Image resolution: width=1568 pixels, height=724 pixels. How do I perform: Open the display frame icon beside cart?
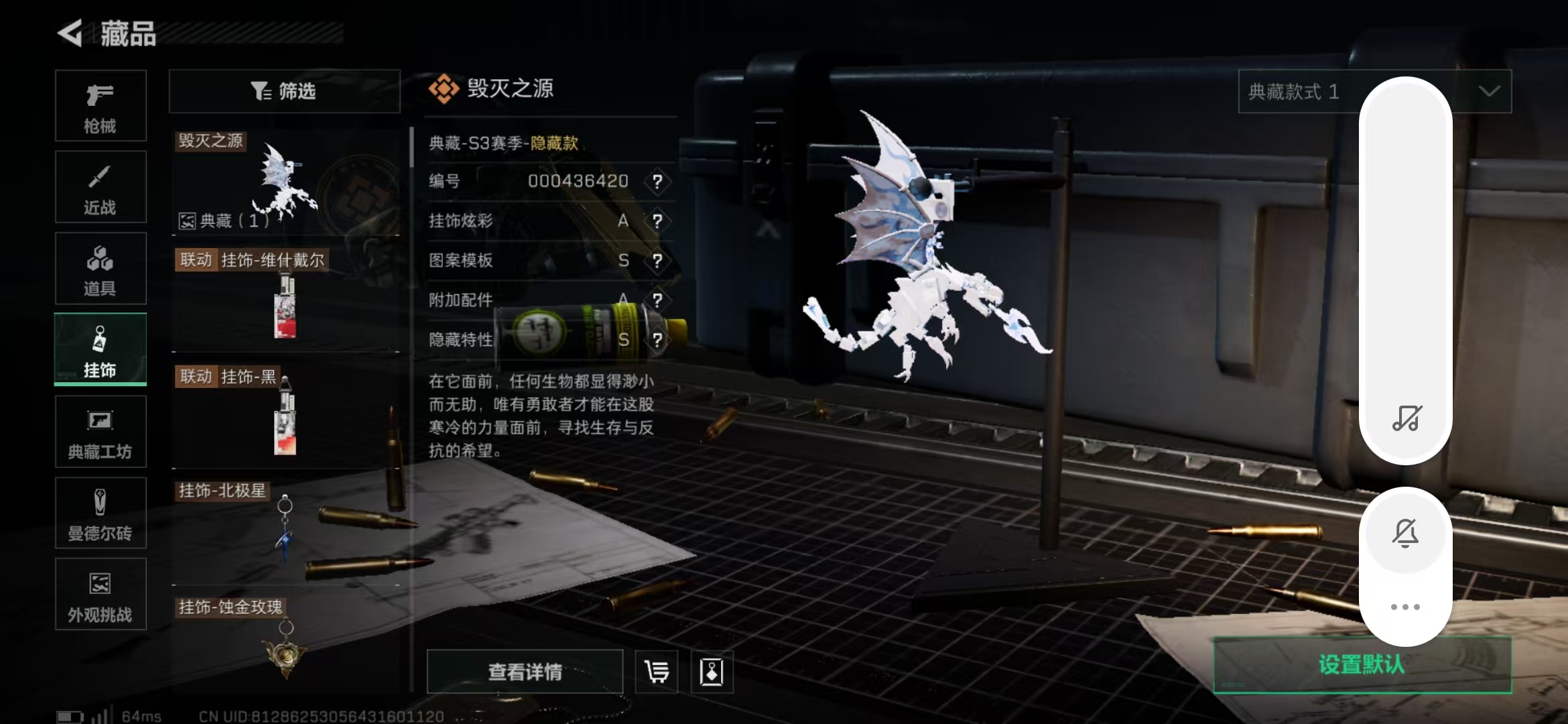(x=712, y=671)
